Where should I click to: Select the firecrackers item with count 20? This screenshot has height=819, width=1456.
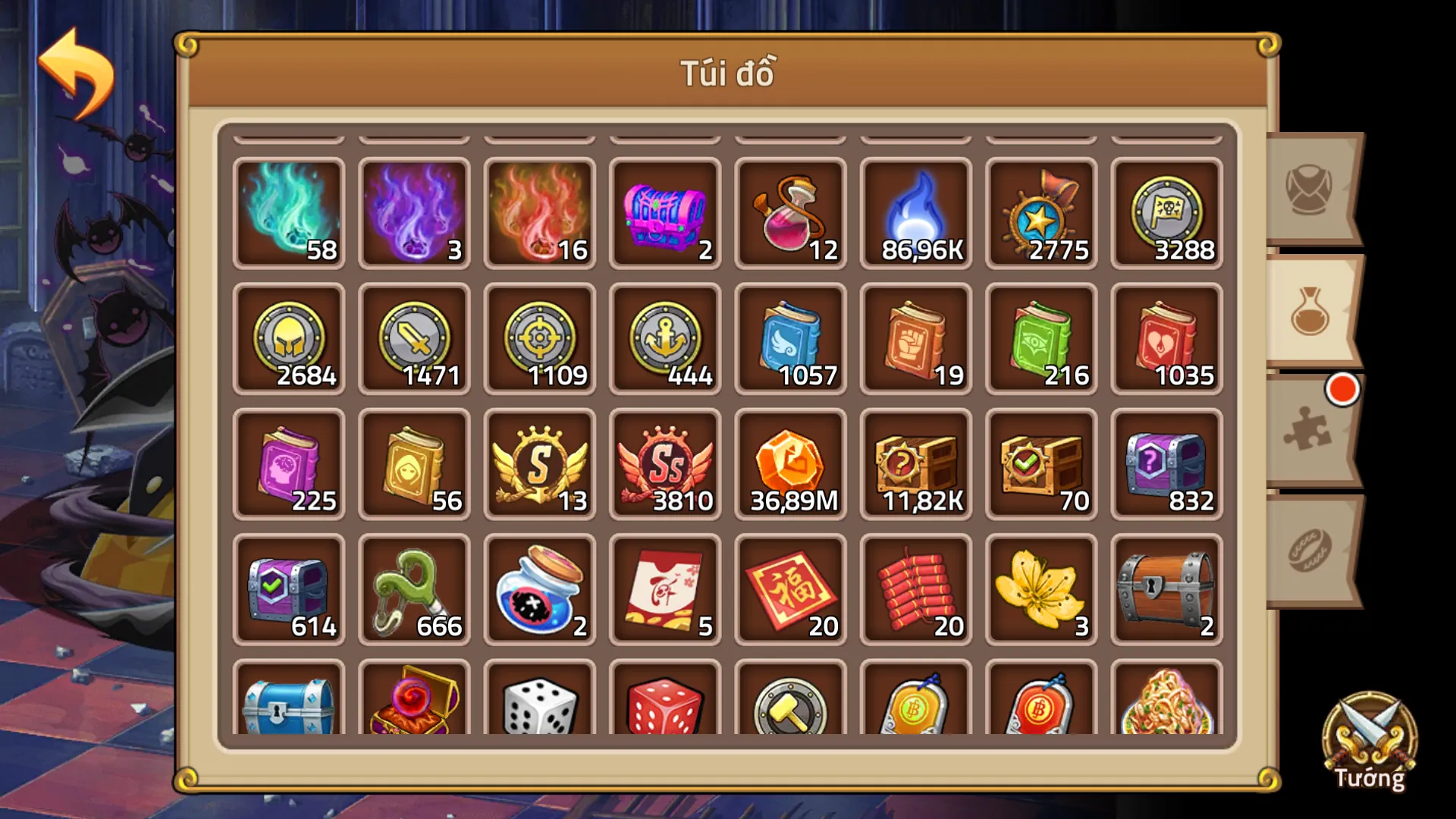pyautogui.click(x=915, y=589)
